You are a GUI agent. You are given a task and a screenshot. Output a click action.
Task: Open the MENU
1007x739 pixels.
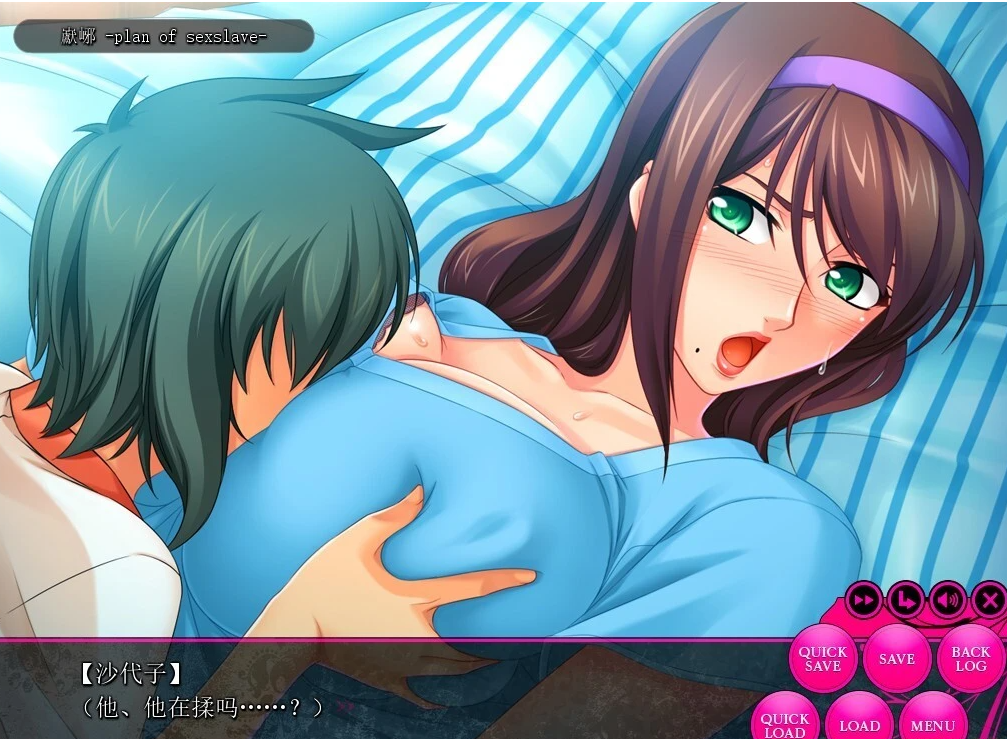point(932,724)
